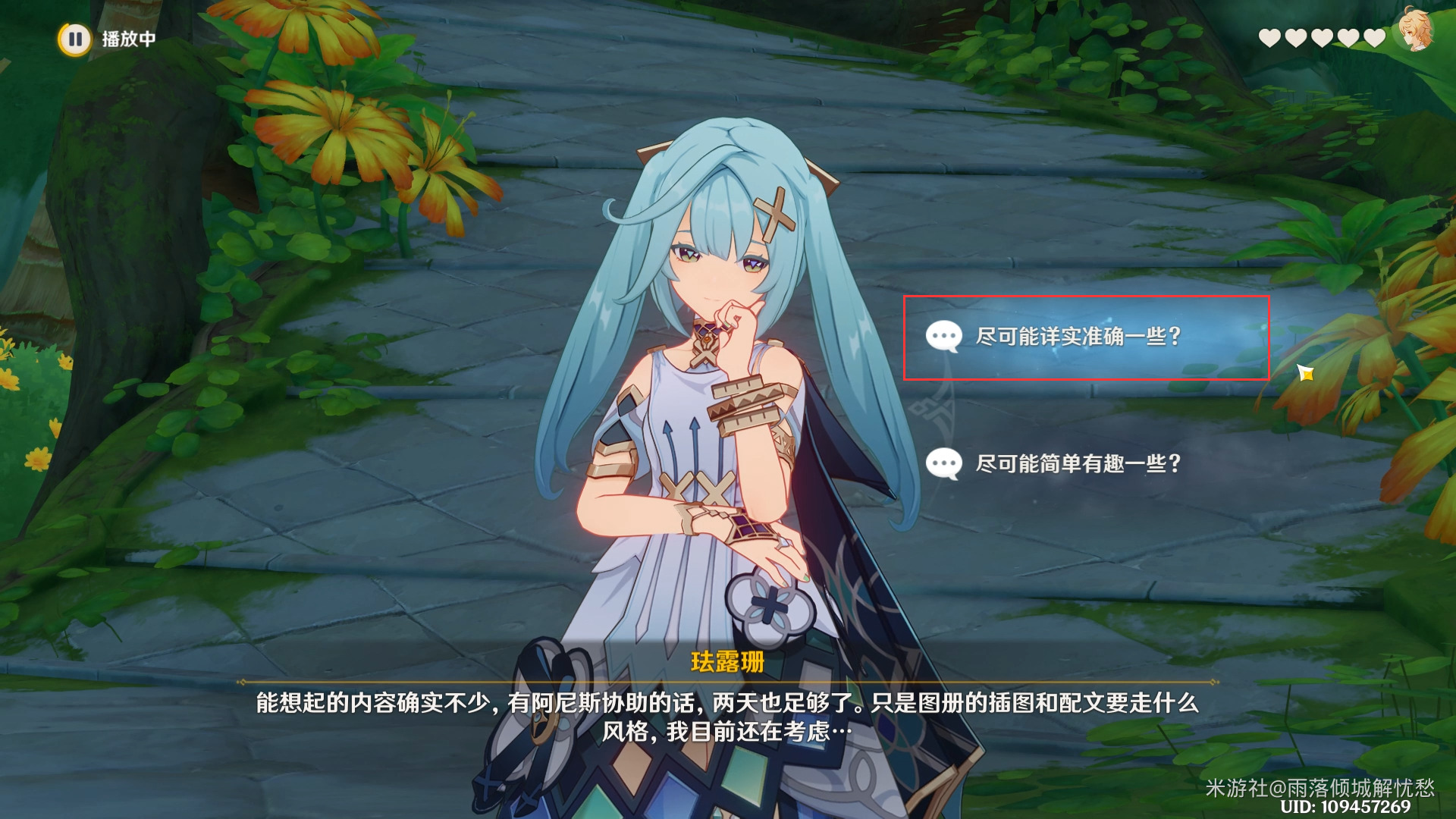Select the dialogue option 尽可能简单有趣一些?
The height and width of the screenshot is (819, 1456).
pyautogui.click(x=1078, y=463)
